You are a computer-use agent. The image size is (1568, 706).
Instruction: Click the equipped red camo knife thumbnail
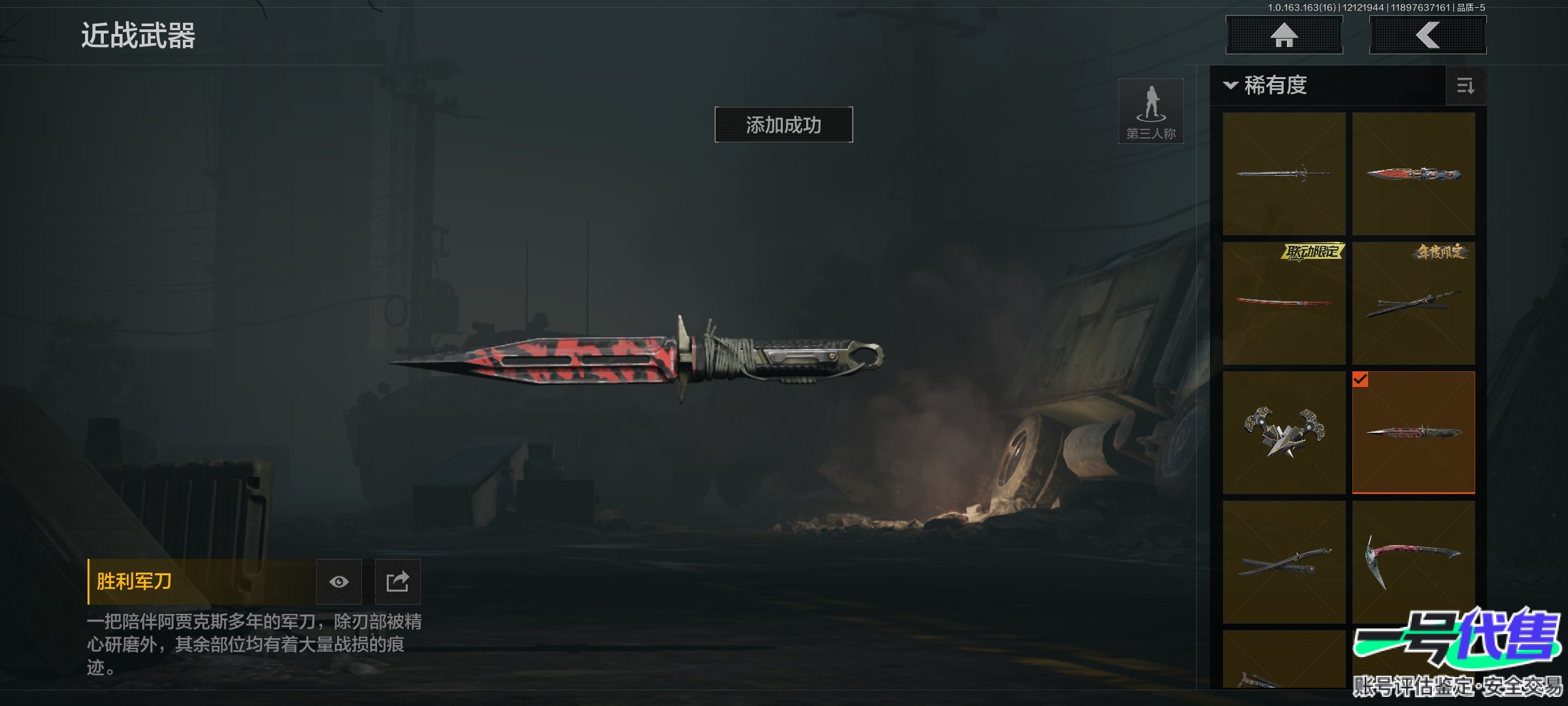click(x=1413, y=433)
